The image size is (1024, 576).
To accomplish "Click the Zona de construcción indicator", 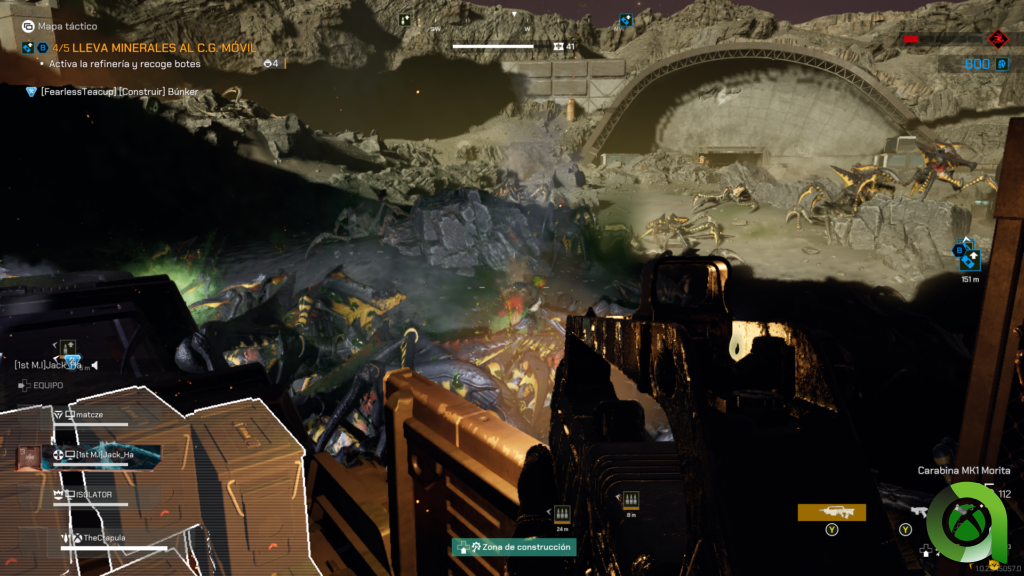I will pos(514,547).
